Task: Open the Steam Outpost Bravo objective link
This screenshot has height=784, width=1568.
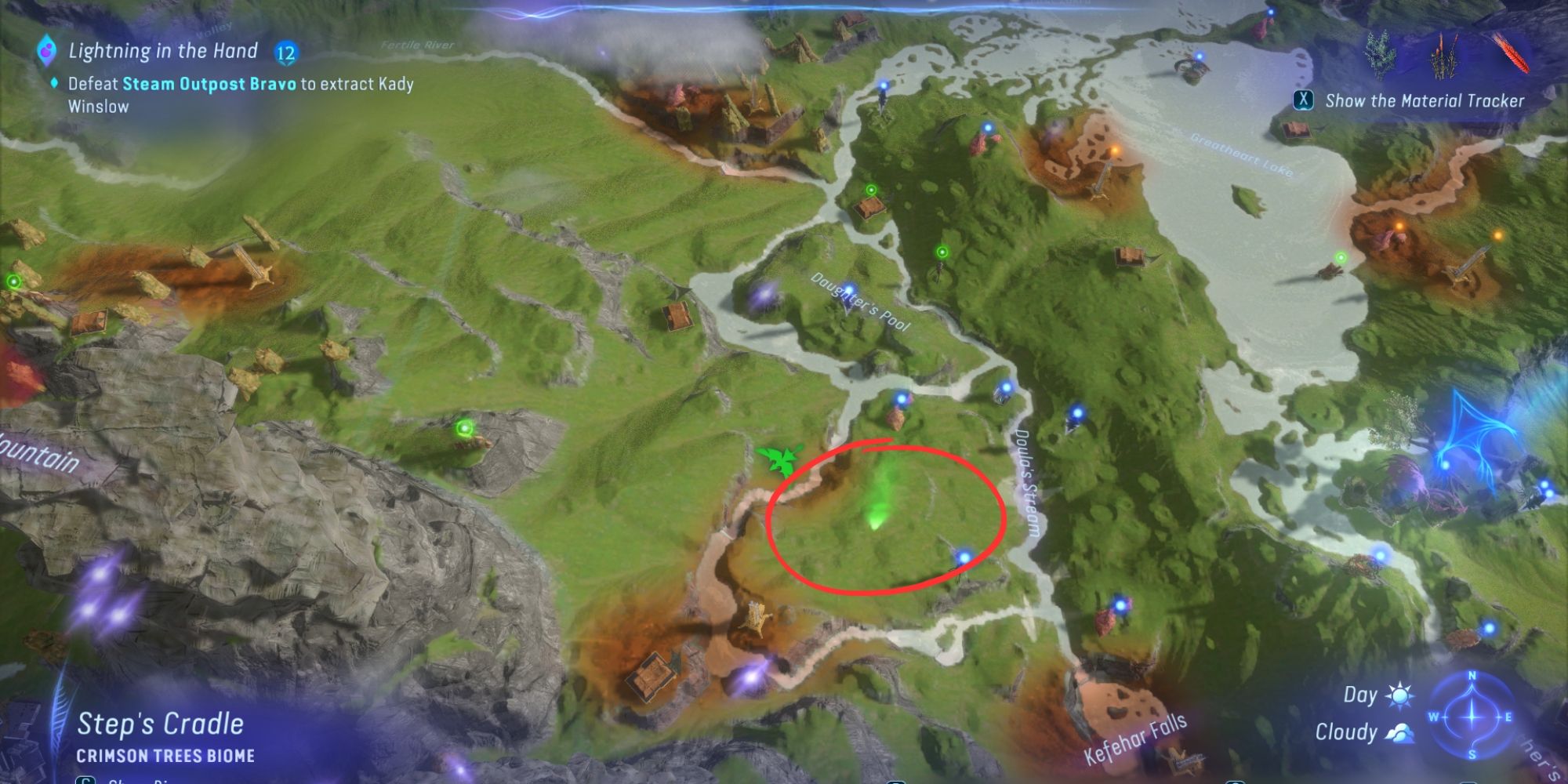Action: 209,82
